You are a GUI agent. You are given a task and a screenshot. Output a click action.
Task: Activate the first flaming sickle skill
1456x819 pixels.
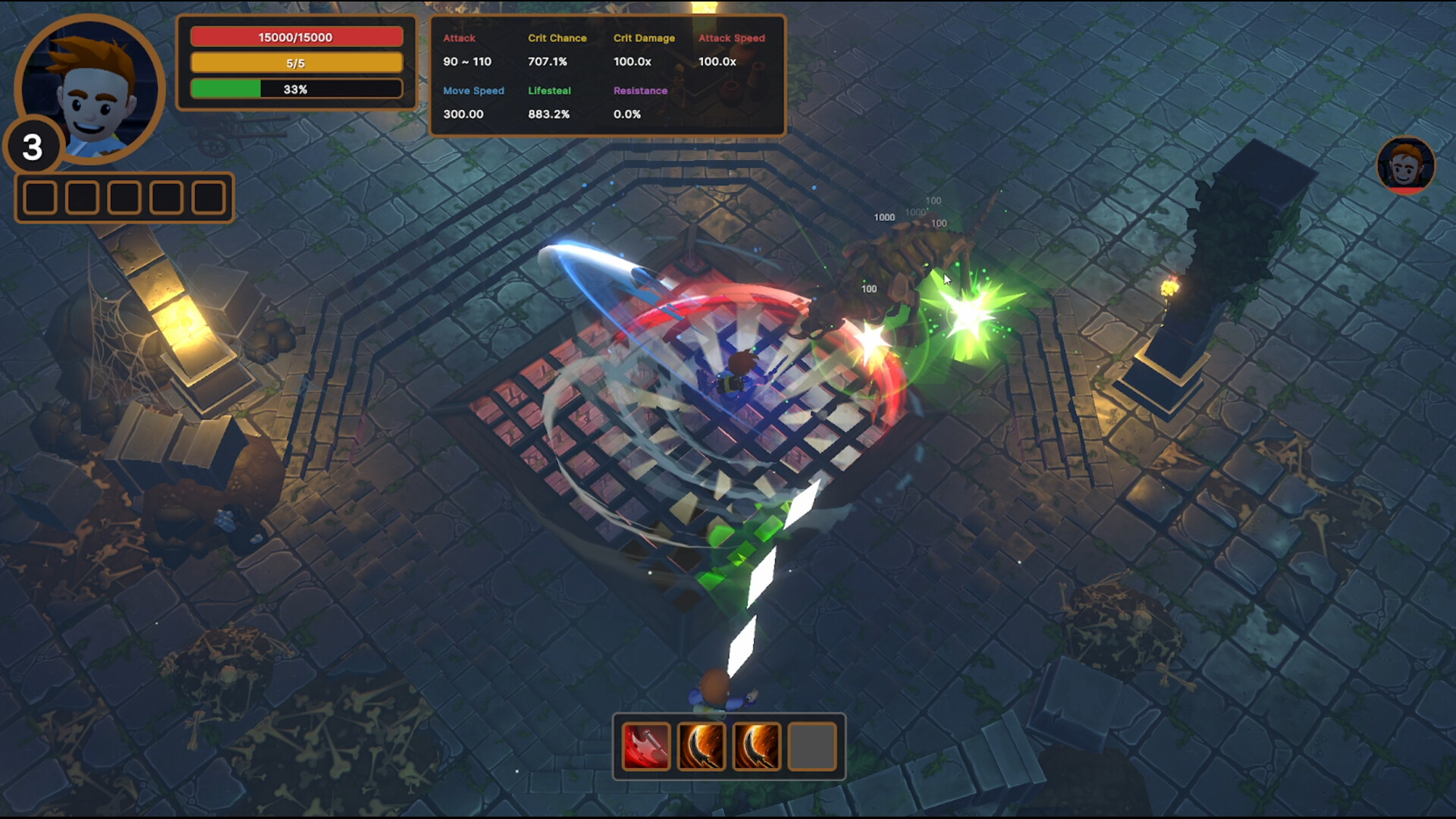coord(701,748)
